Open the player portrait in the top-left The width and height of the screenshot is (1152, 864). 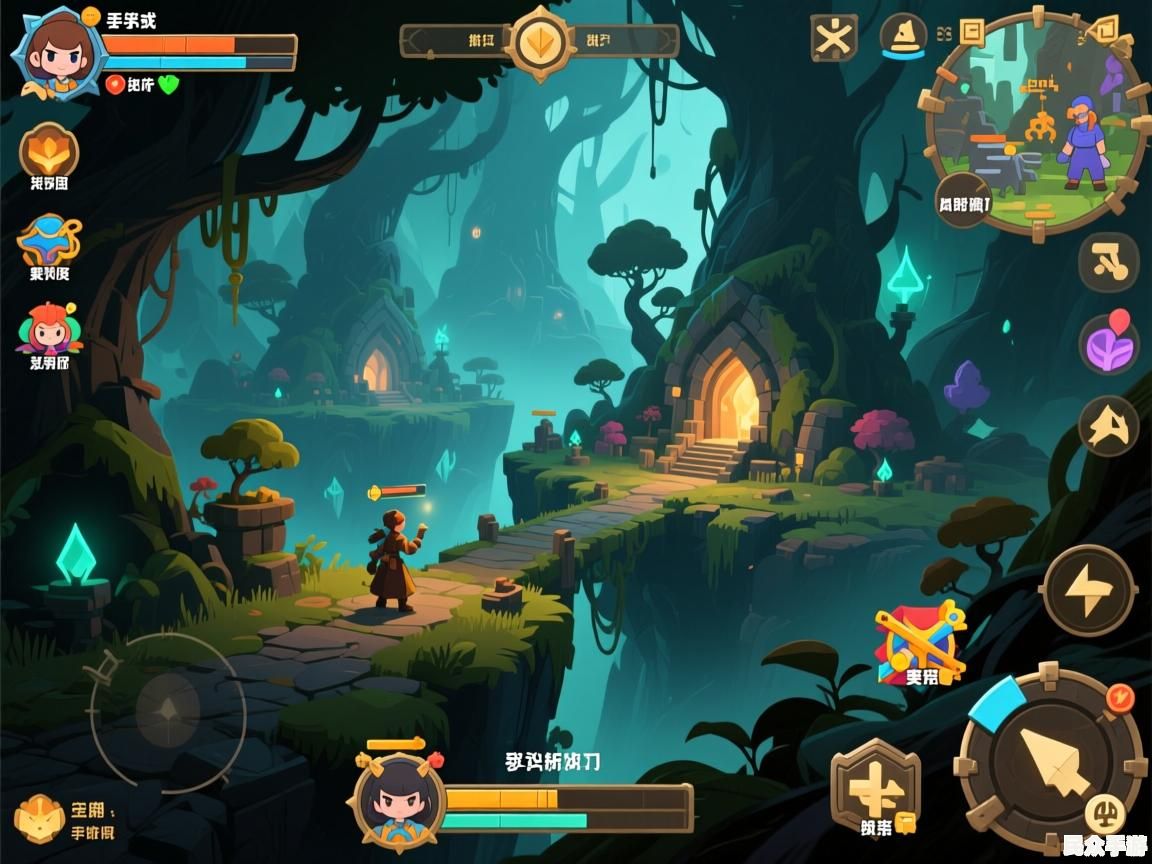pos(57,50)
